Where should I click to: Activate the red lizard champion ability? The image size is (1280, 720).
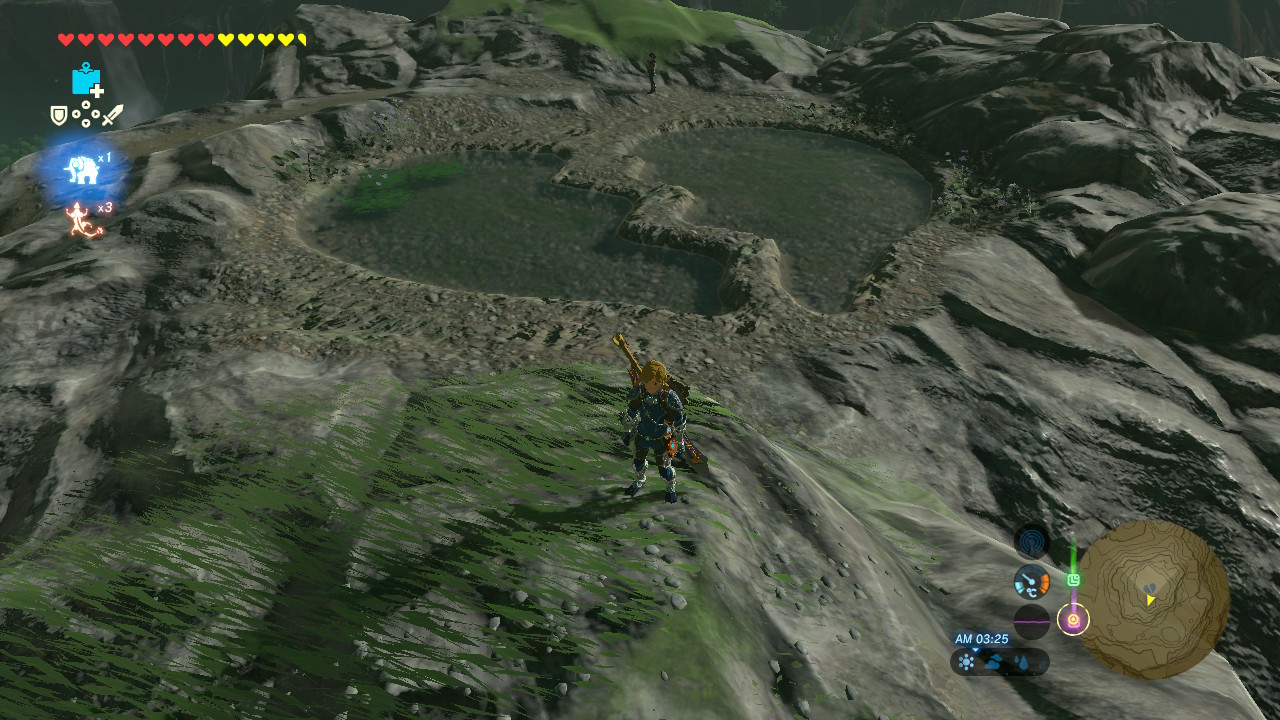79,218
